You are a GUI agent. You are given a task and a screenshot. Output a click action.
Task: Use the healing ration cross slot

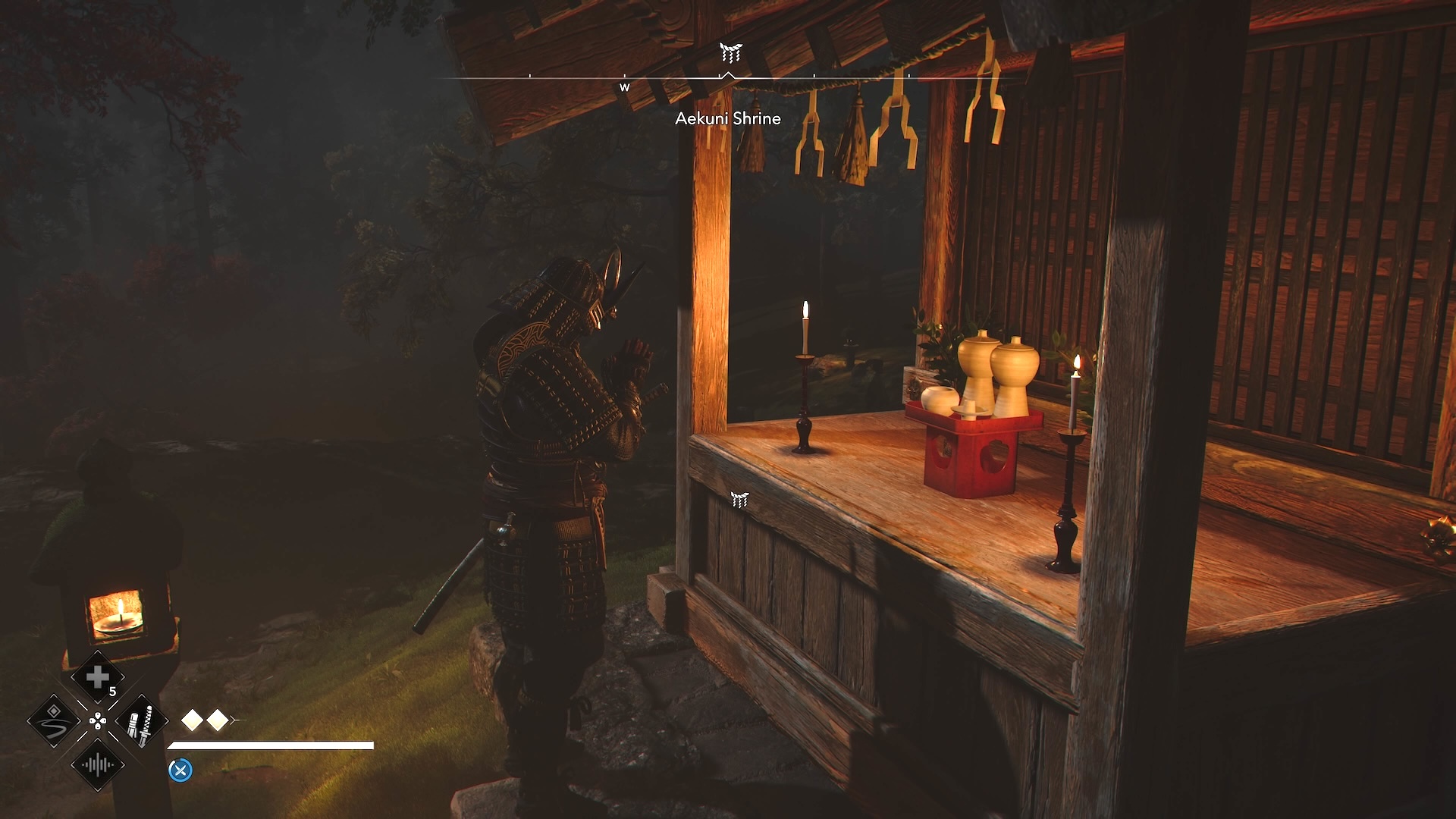pyautogui.click(x=98, y=677)
